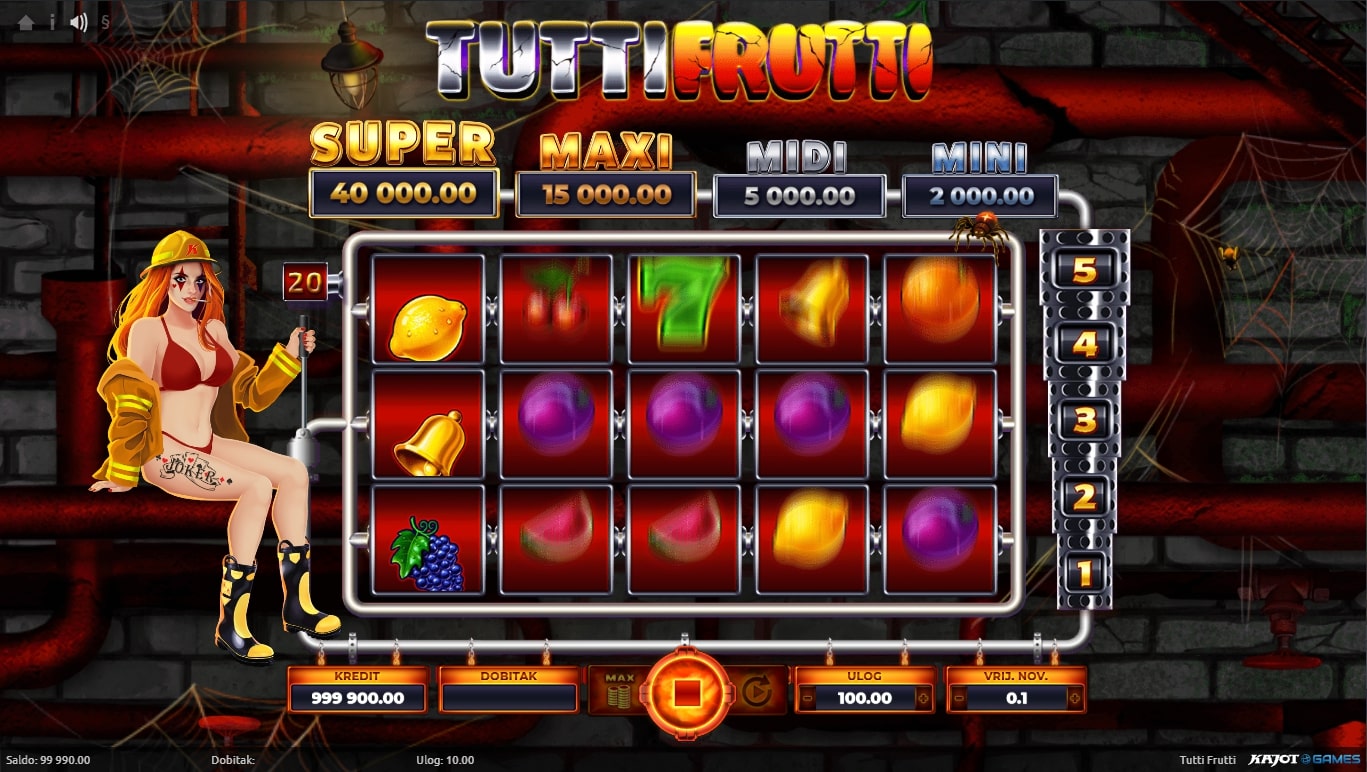Viewport: 1367px width, 772px height.
Task: Toggle the sound speaker icon
Action: point(79,22)
